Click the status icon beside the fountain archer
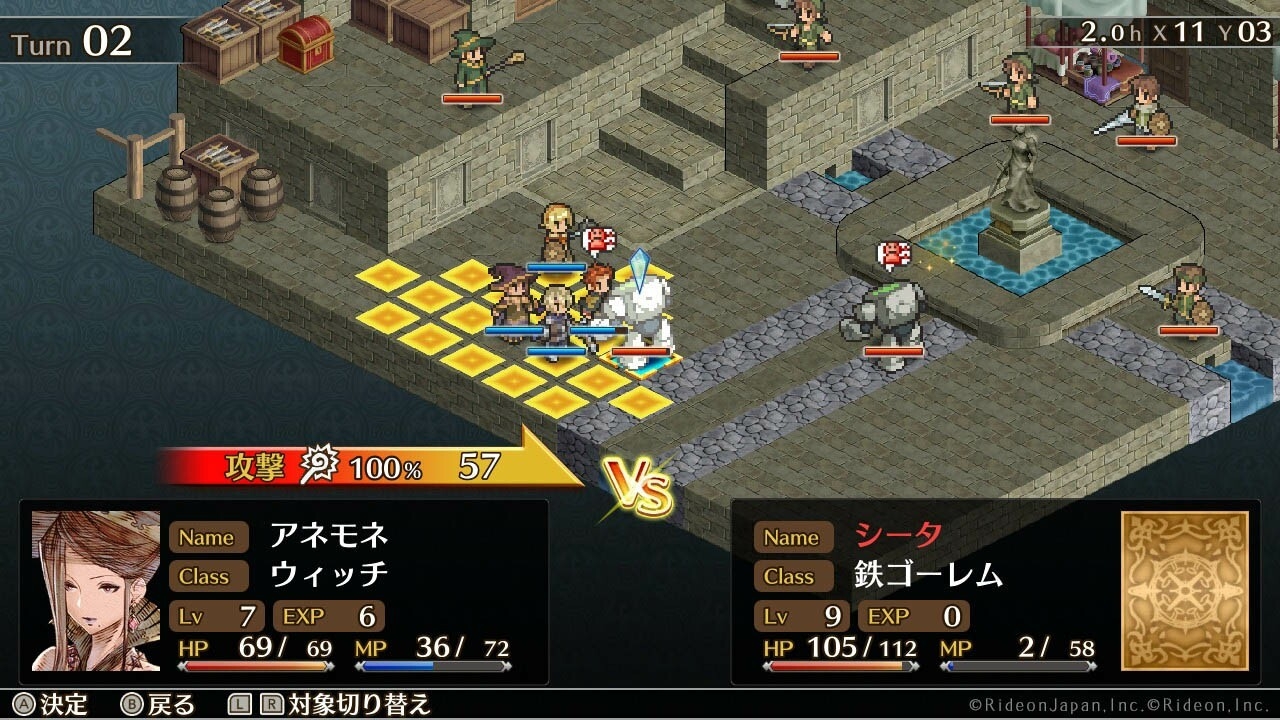Viewport: 1280px width, 720px height. [x=891, y=251]
